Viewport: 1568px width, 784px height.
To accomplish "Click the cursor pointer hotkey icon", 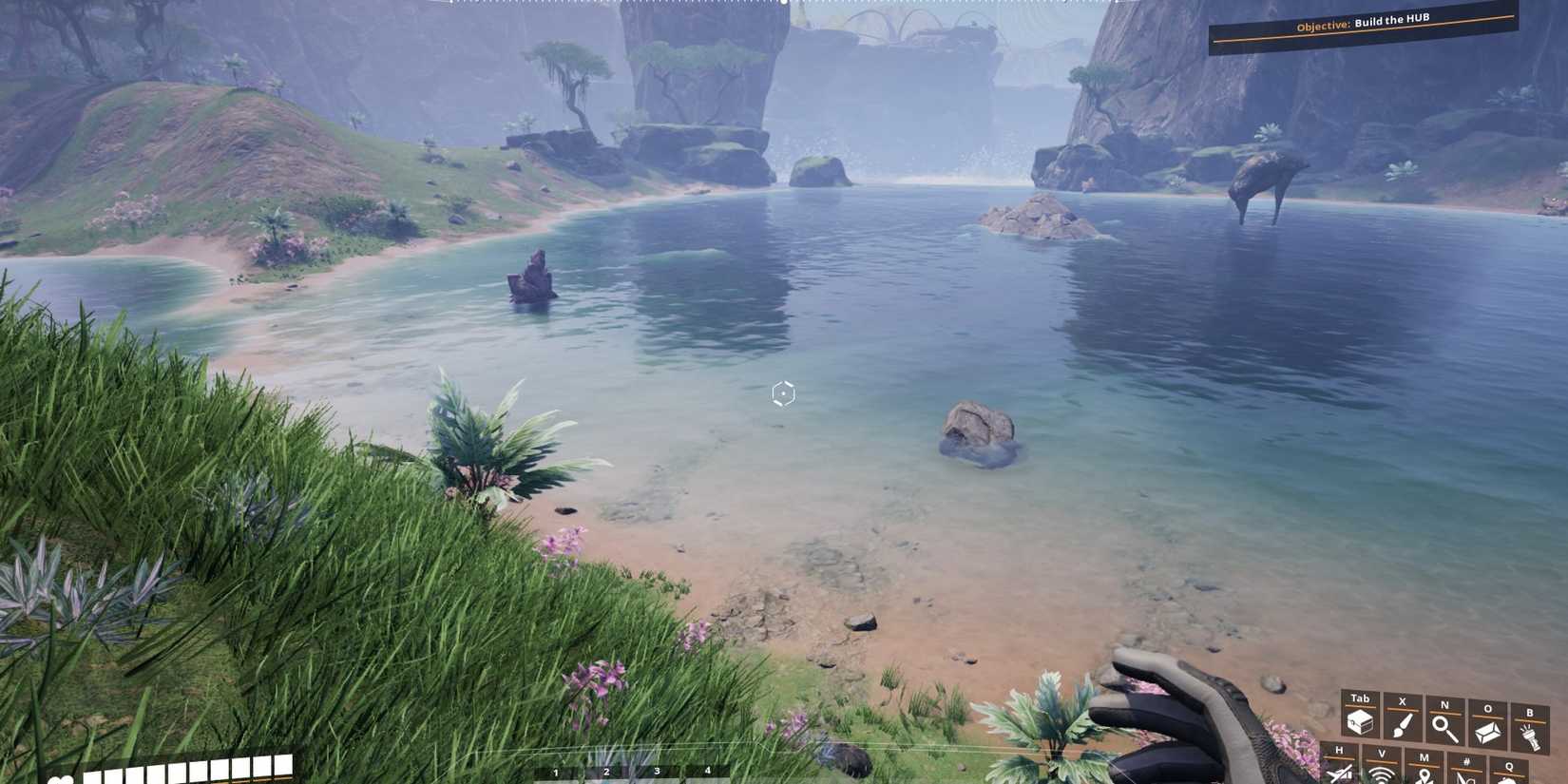I will click(1466, 776).
